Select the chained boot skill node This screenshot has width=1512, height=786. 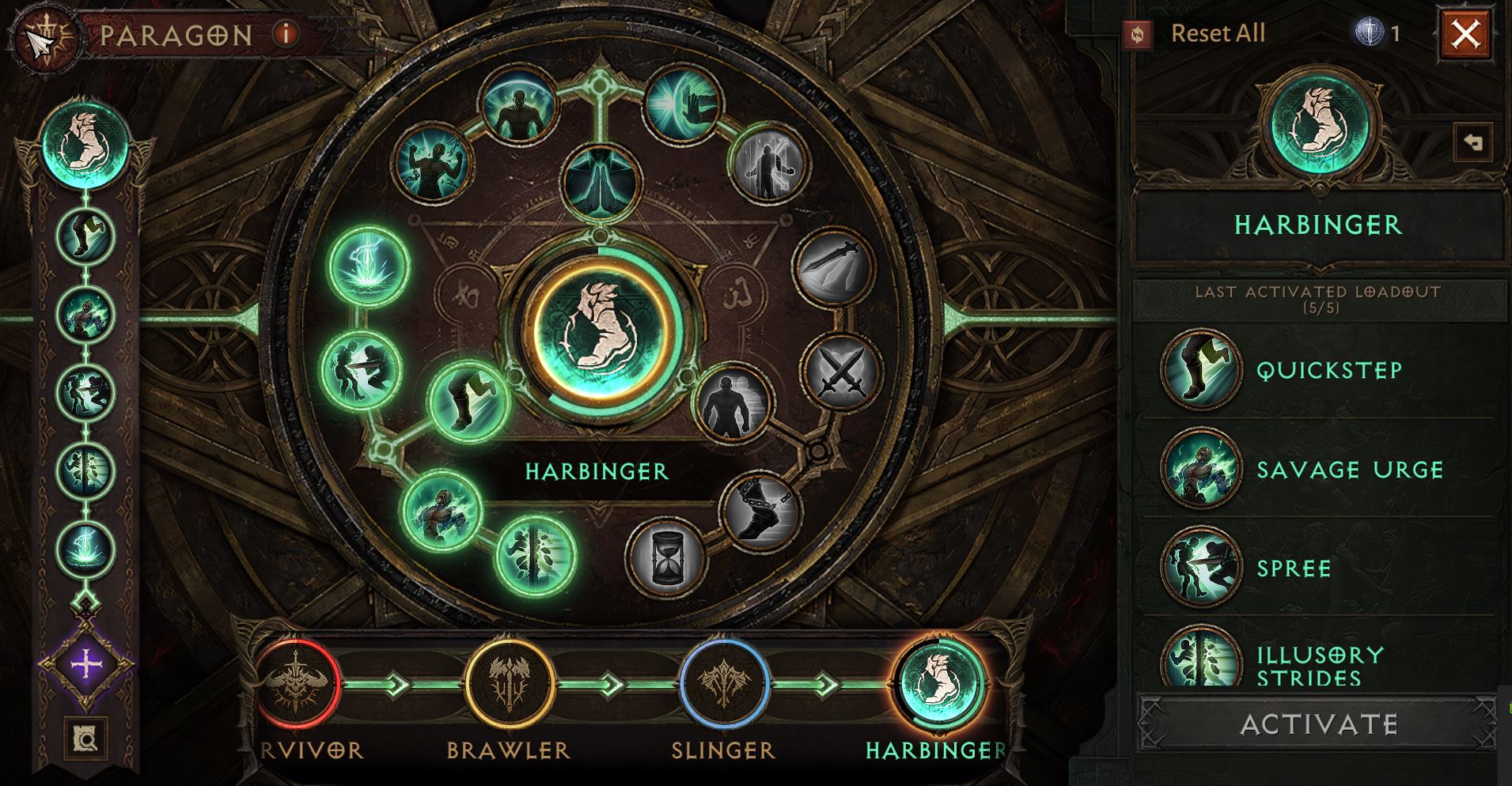point(760,512)
